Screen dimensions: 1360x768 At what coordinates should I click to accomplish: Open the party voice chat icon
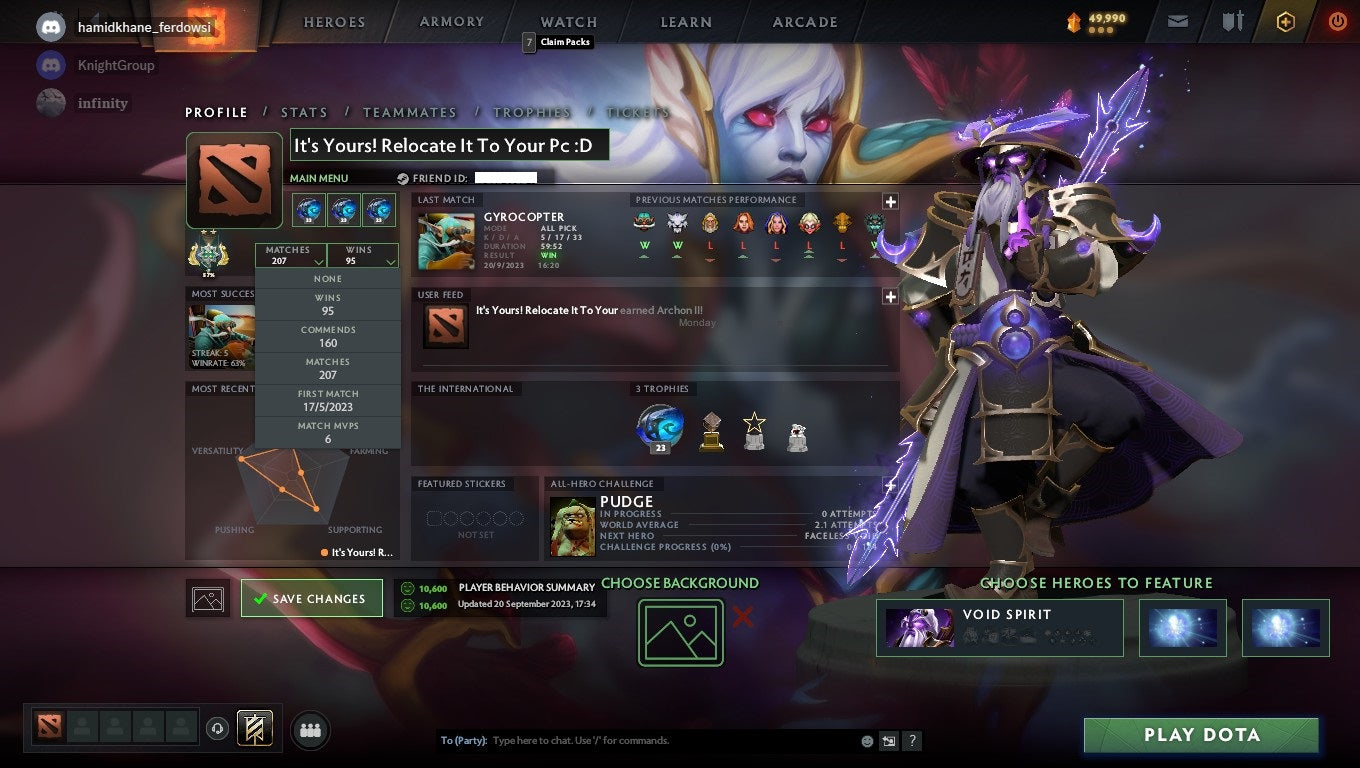pyautogui.click(x=217, y=730)
